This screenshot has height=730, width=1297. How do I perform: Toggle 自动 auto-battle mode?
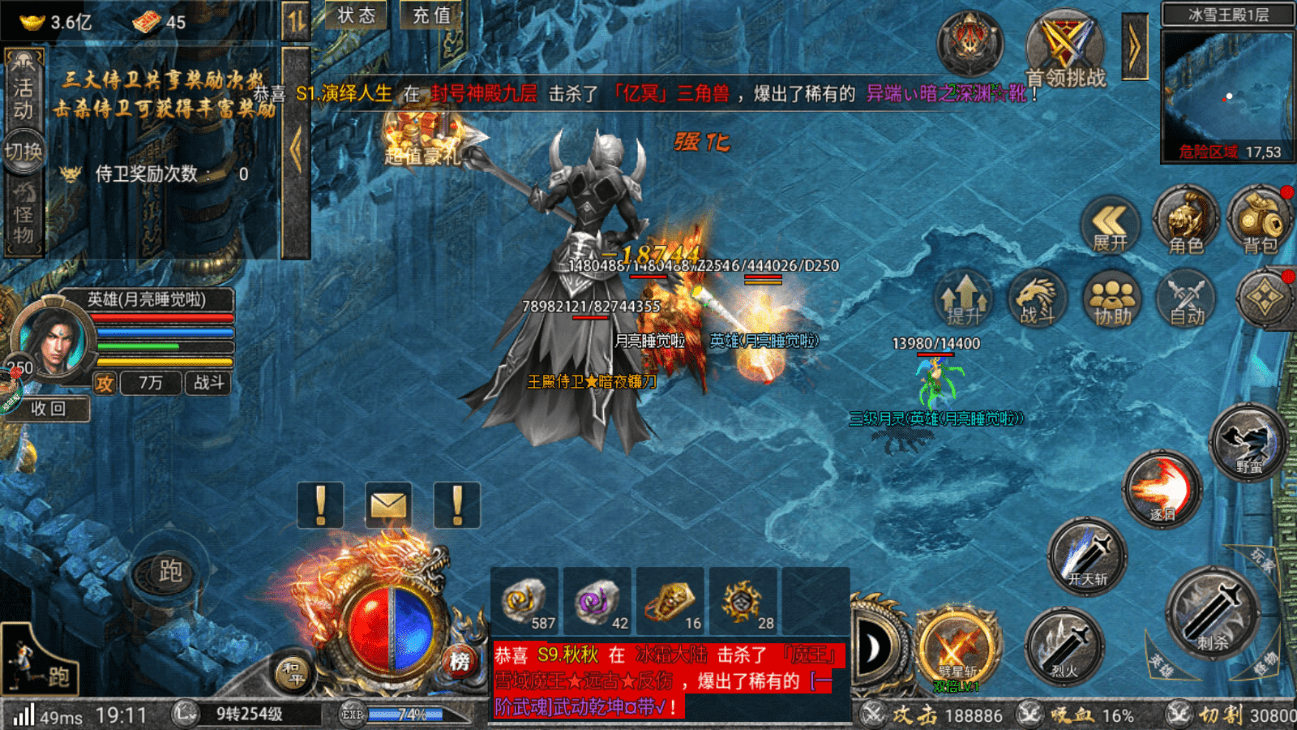[x=1186, y=299]
